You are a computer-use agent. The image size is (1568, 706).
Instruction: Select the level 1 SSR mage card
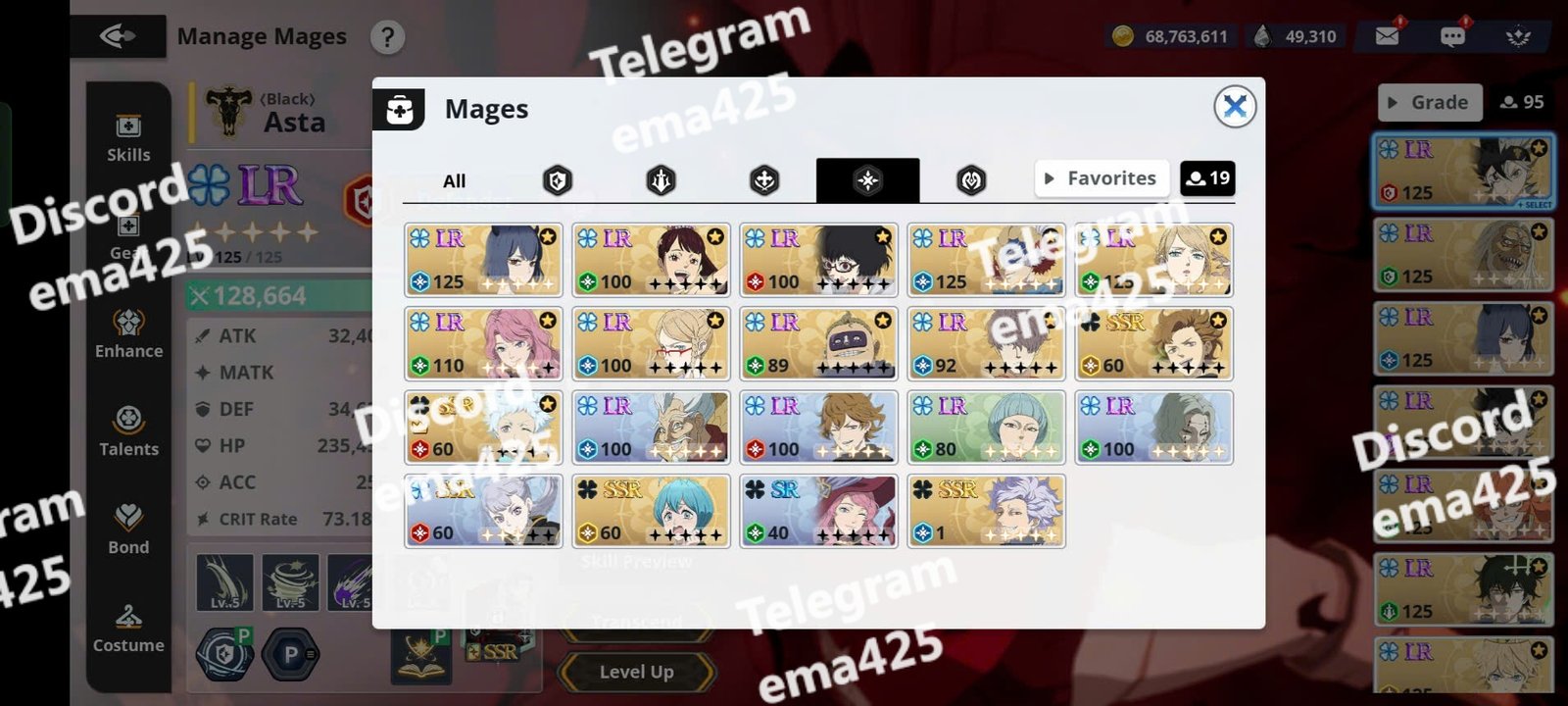[986, 511]
